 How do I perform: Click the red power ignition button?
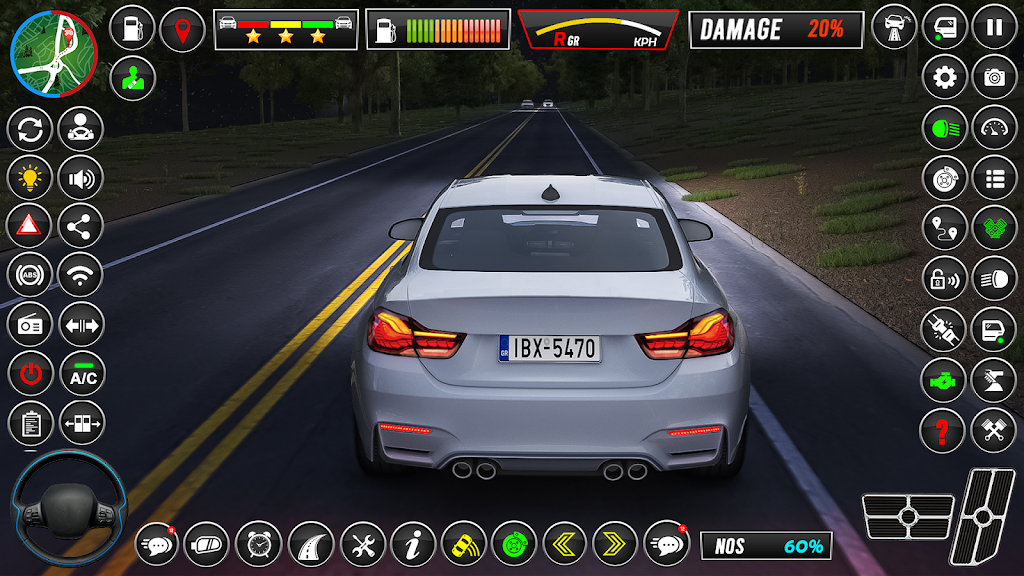tap(30, 375)
